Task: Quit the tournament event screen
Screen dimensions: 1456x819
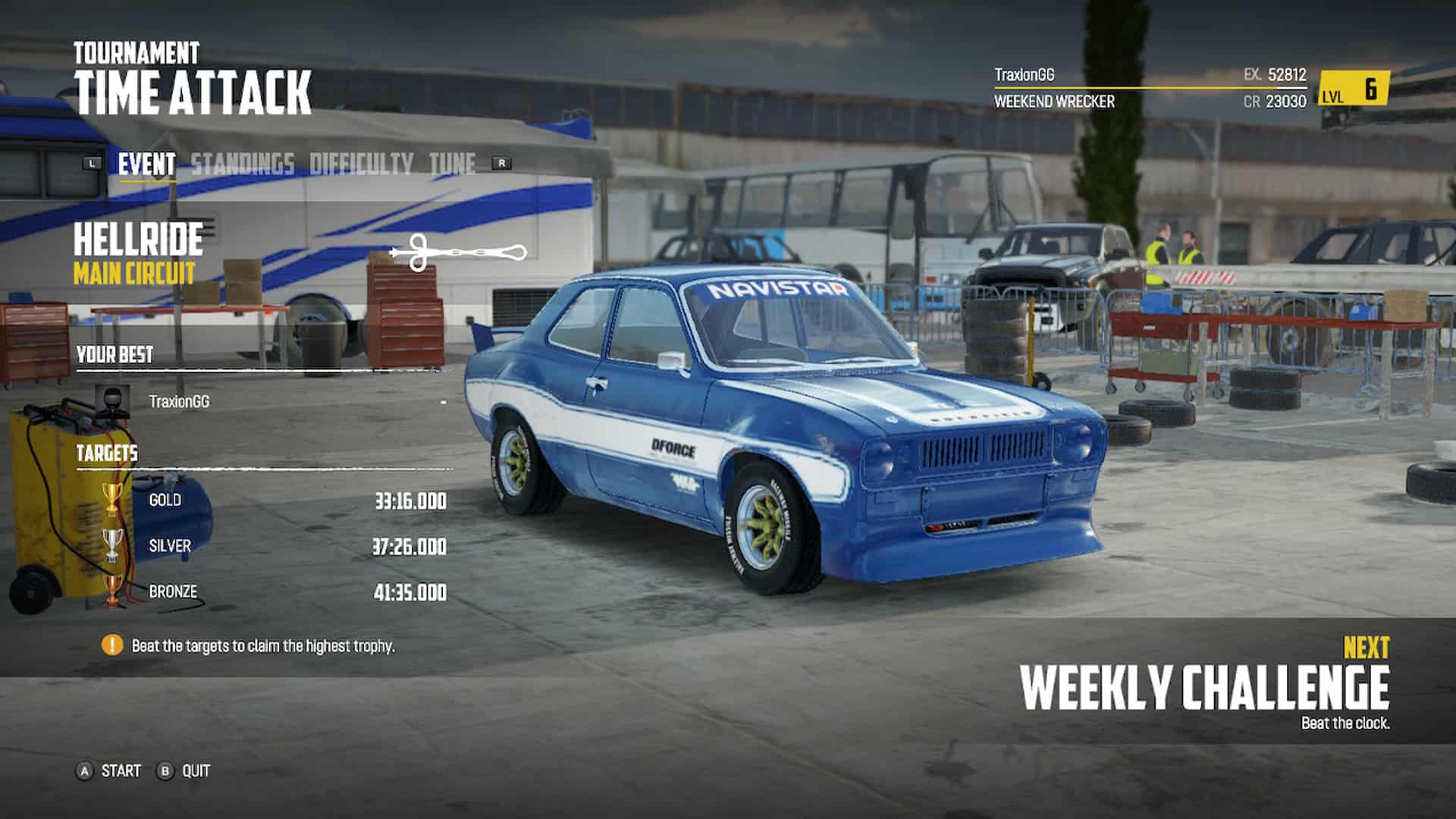Action: 184,771
